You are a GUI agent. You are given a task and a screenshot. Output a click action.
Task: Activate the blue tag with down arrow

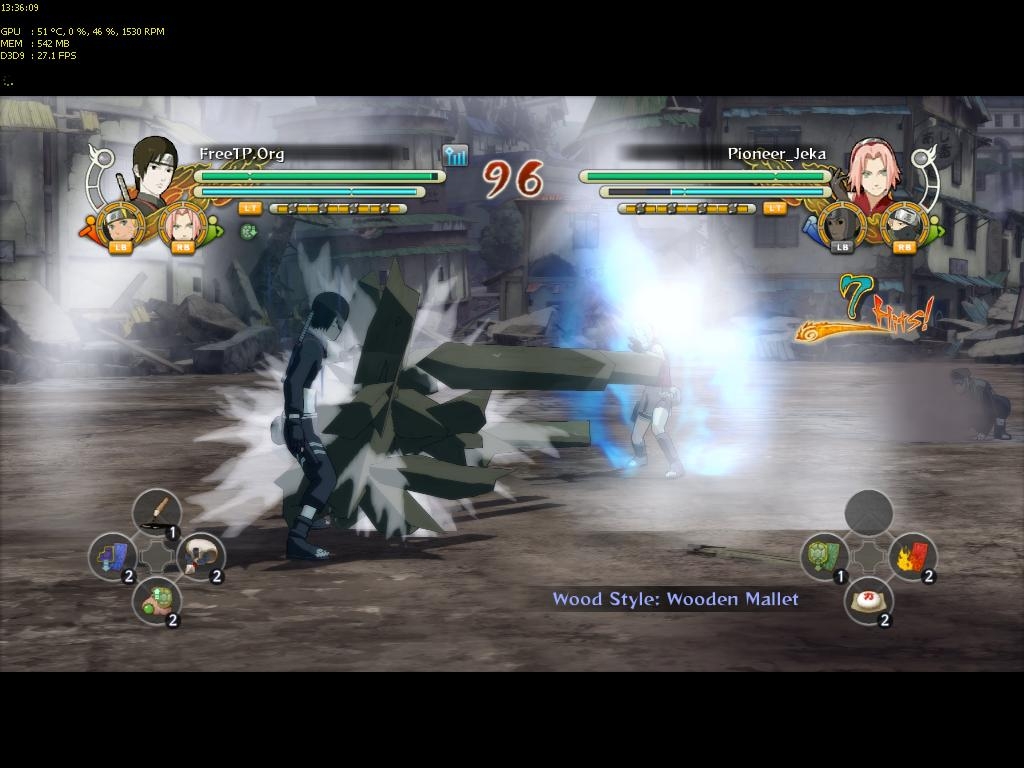pyautogui.click(x=112, y=556)
